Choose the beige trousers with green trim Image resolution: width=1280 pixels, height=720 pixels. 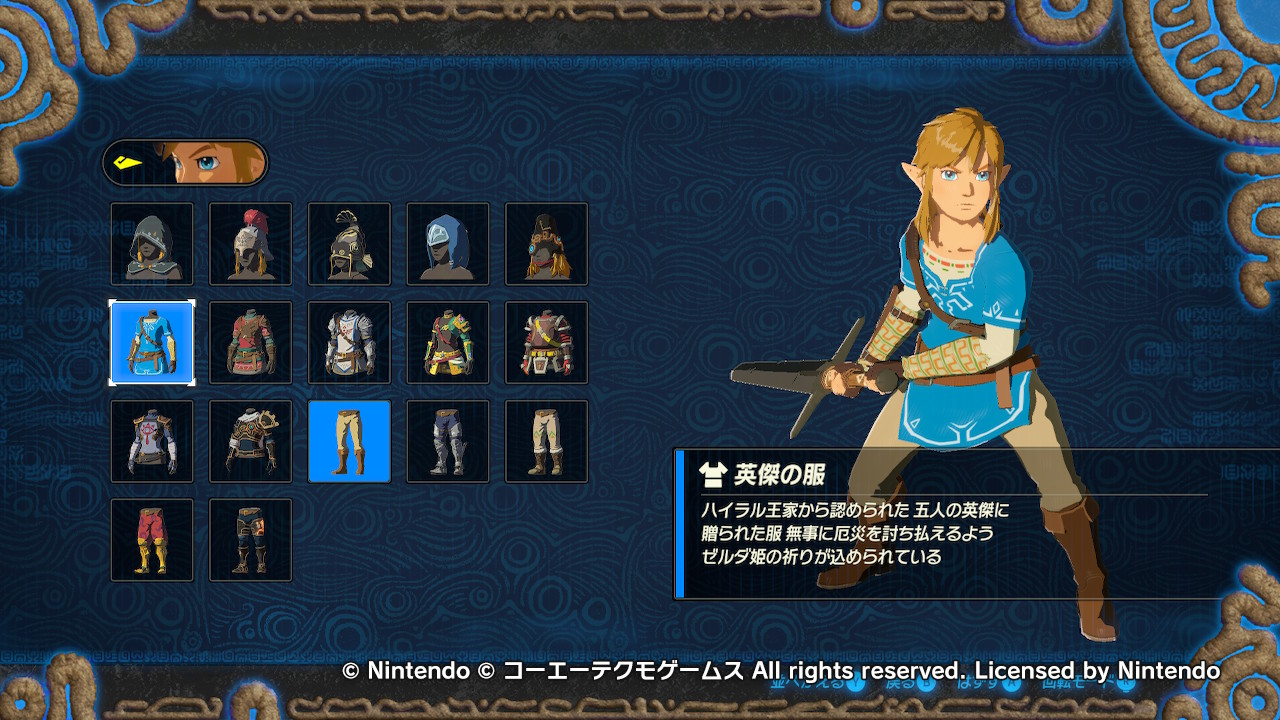click(547, 441)
